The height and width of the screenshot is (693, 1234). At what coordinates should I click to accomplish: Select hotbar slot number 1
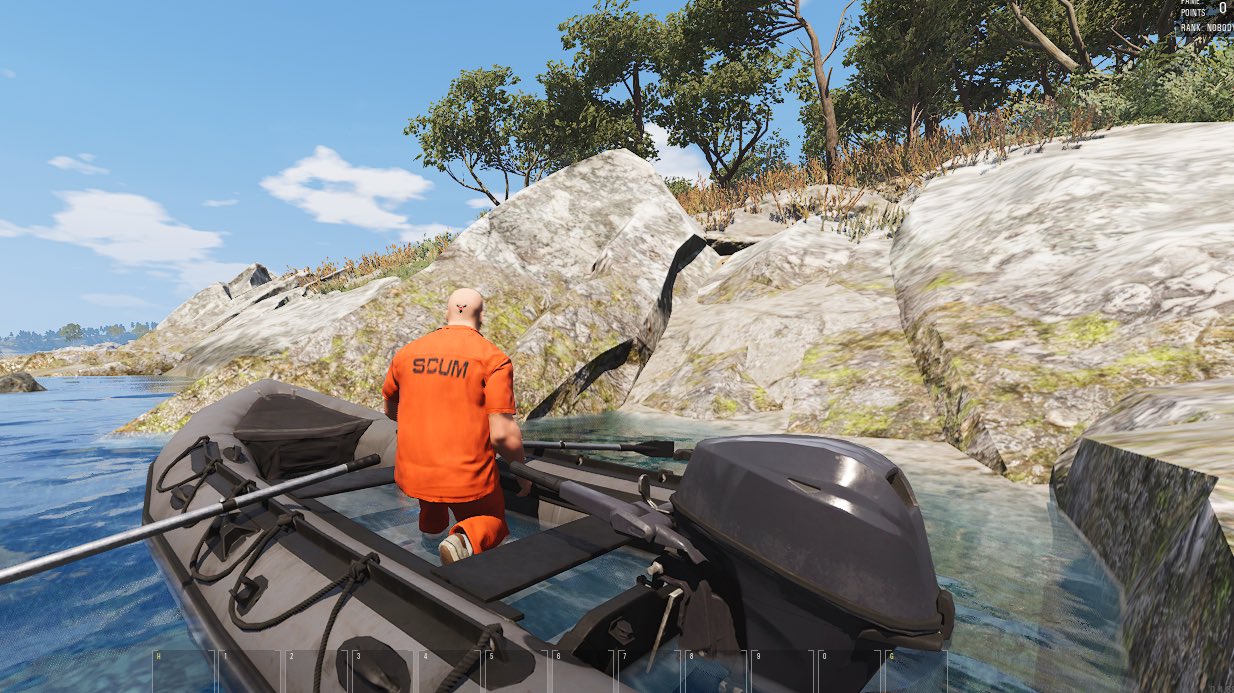point(250,671)
